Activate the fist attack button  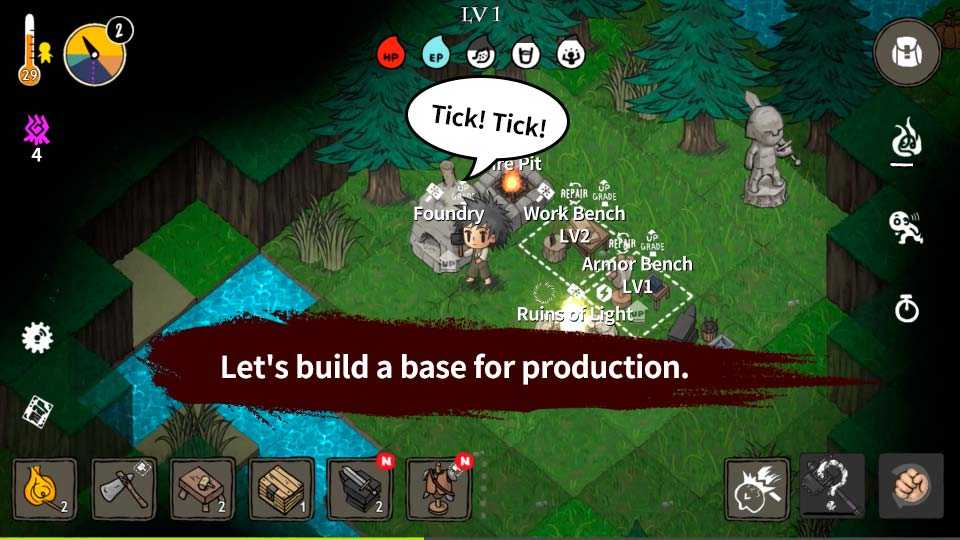pos(910,486)
